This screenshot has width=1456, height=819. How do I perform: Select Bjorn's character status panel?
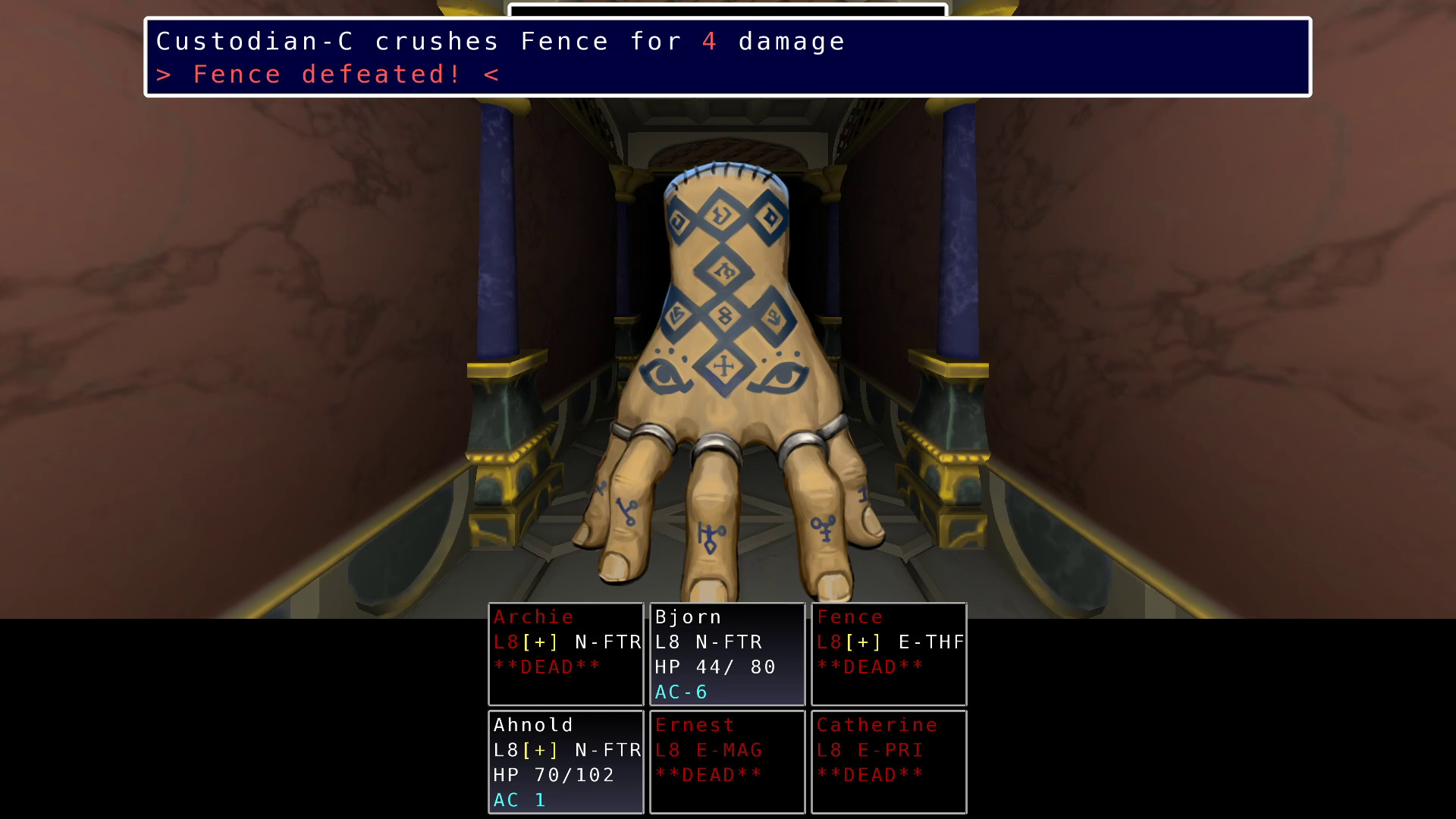point(726,652)
